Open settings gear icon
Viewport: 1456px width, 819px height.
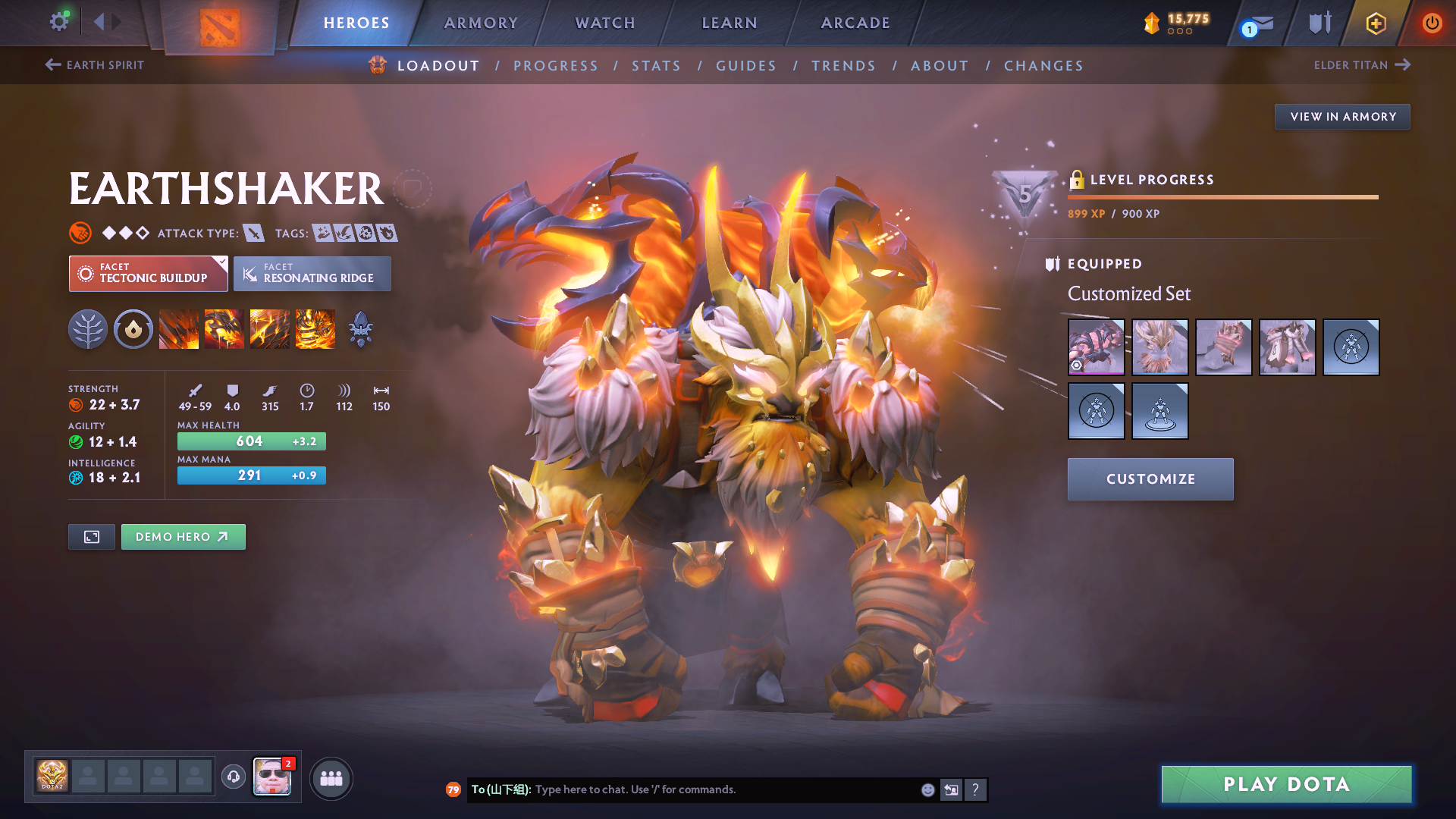58,21
